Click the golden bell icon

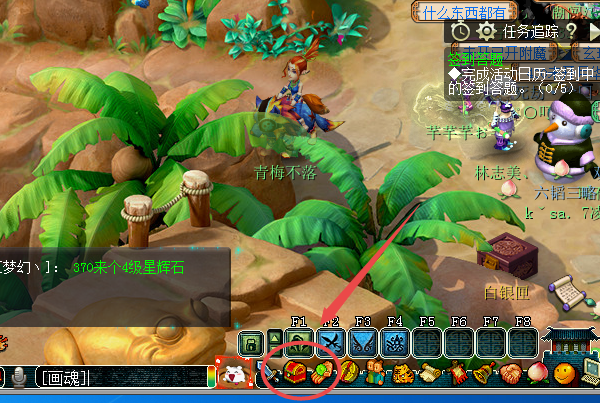coord(482,377)
